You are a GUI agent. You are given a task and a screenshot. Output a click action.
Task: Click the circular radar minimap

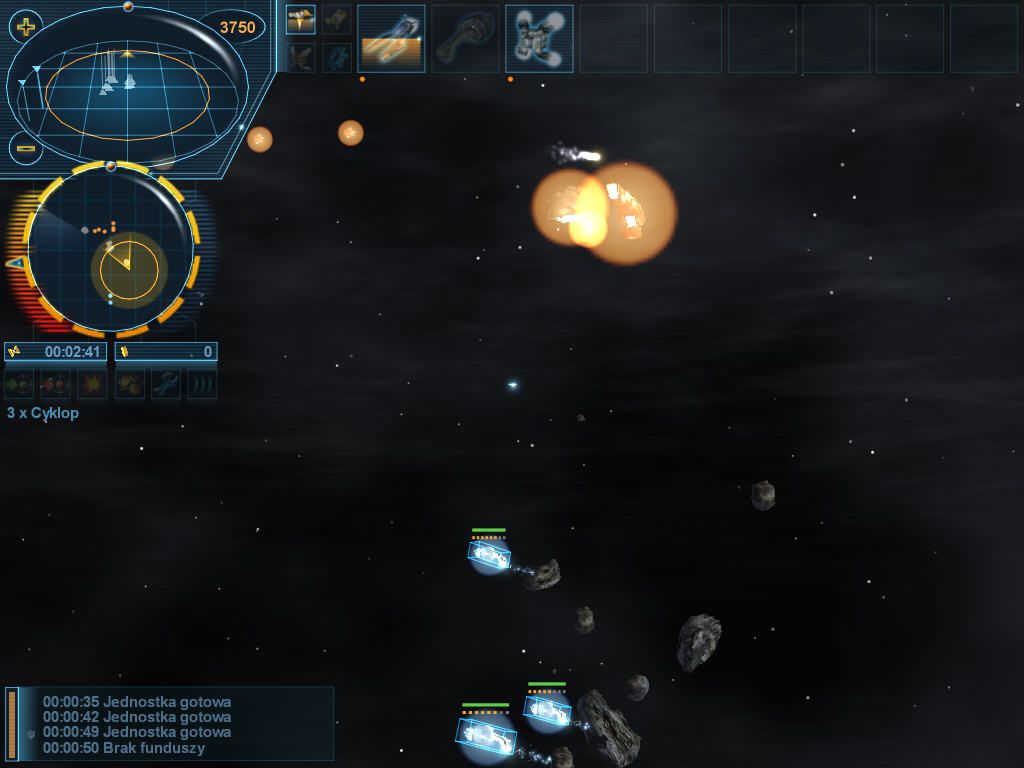pyautogui.click(x=110, y=247)
